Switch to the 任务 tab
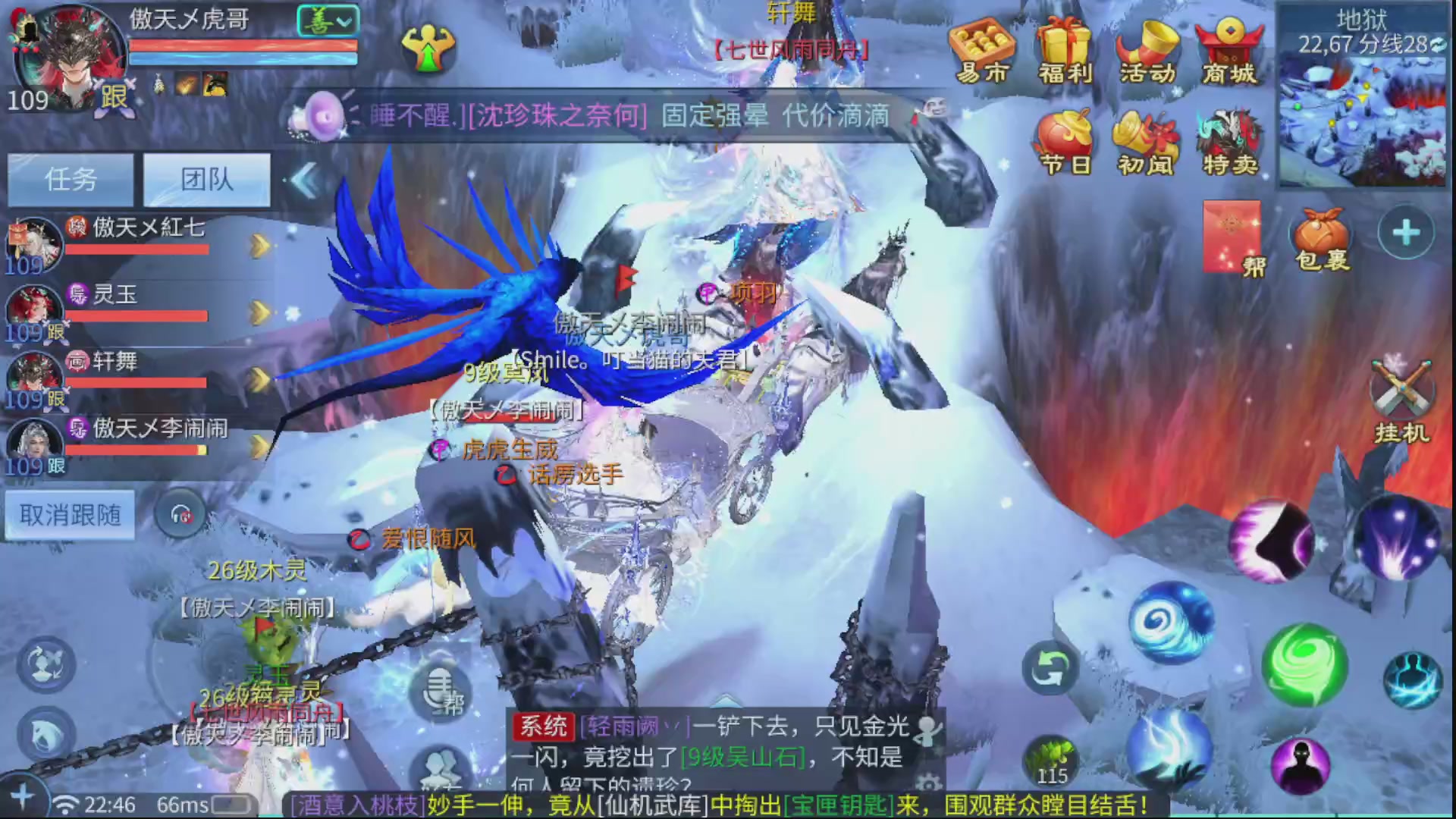 [71, 180]
